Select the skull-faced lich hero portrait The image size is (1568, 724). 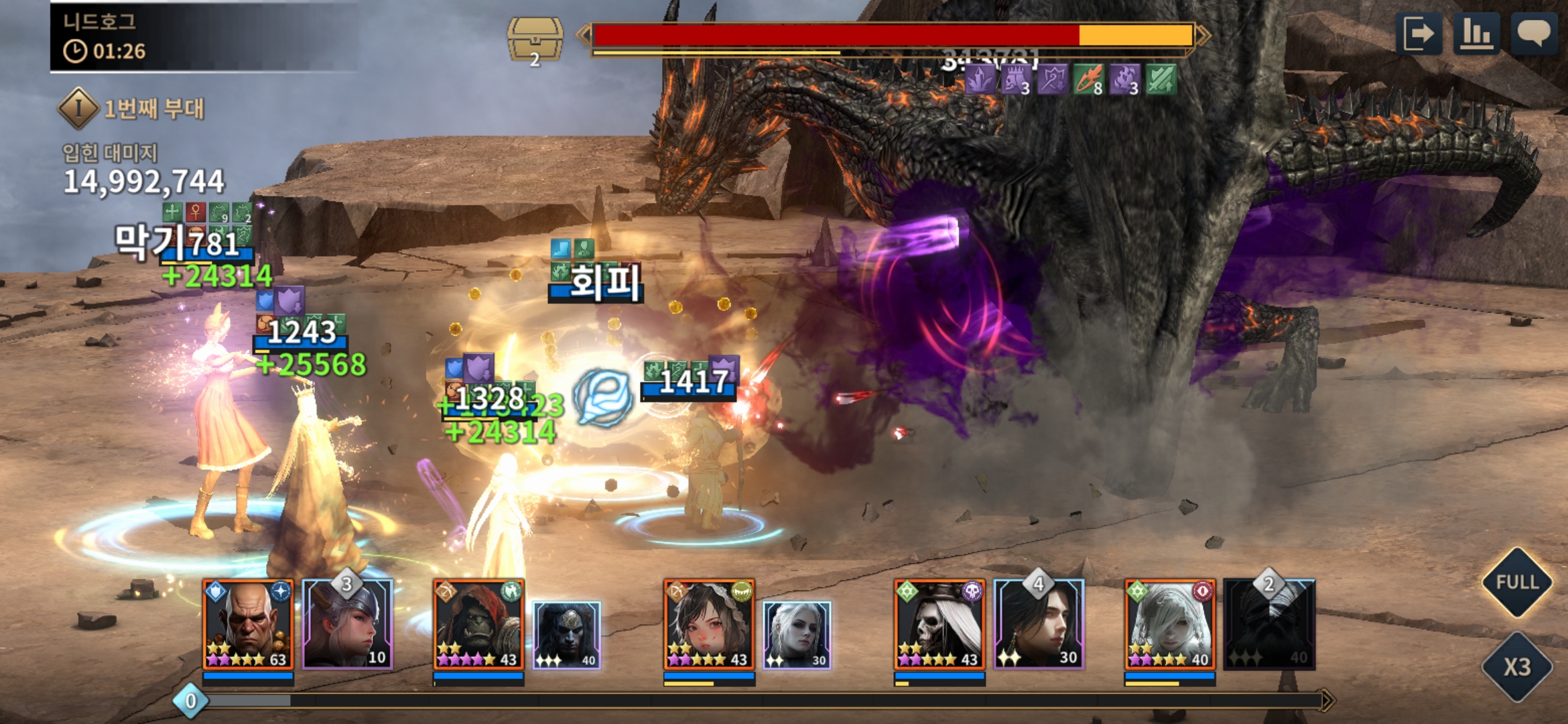[939, 625]
